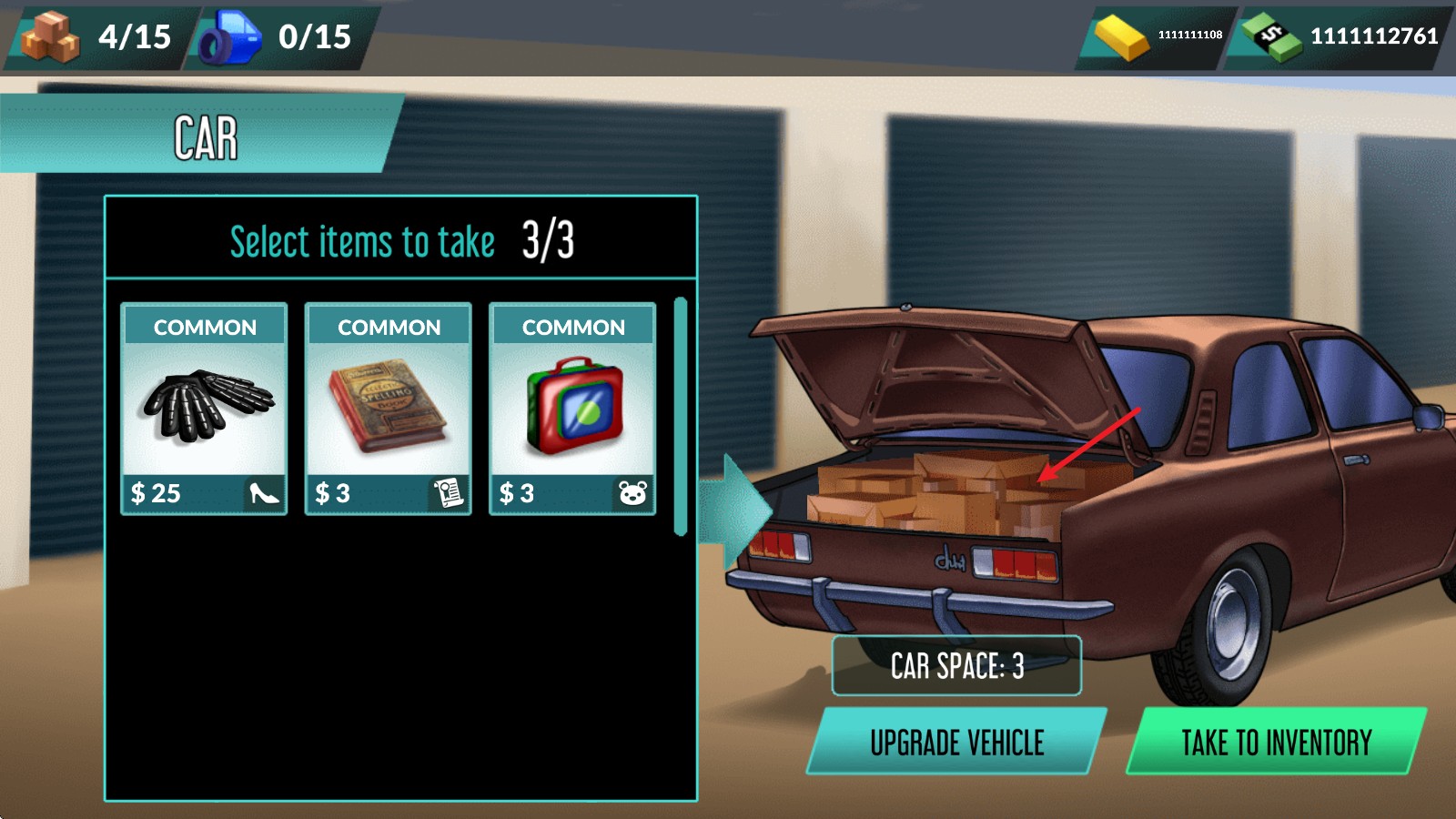Select the black gloves item card
The width and height of the screenshot is (1456, 819).
pyautogui.click(x=204, y=409)
